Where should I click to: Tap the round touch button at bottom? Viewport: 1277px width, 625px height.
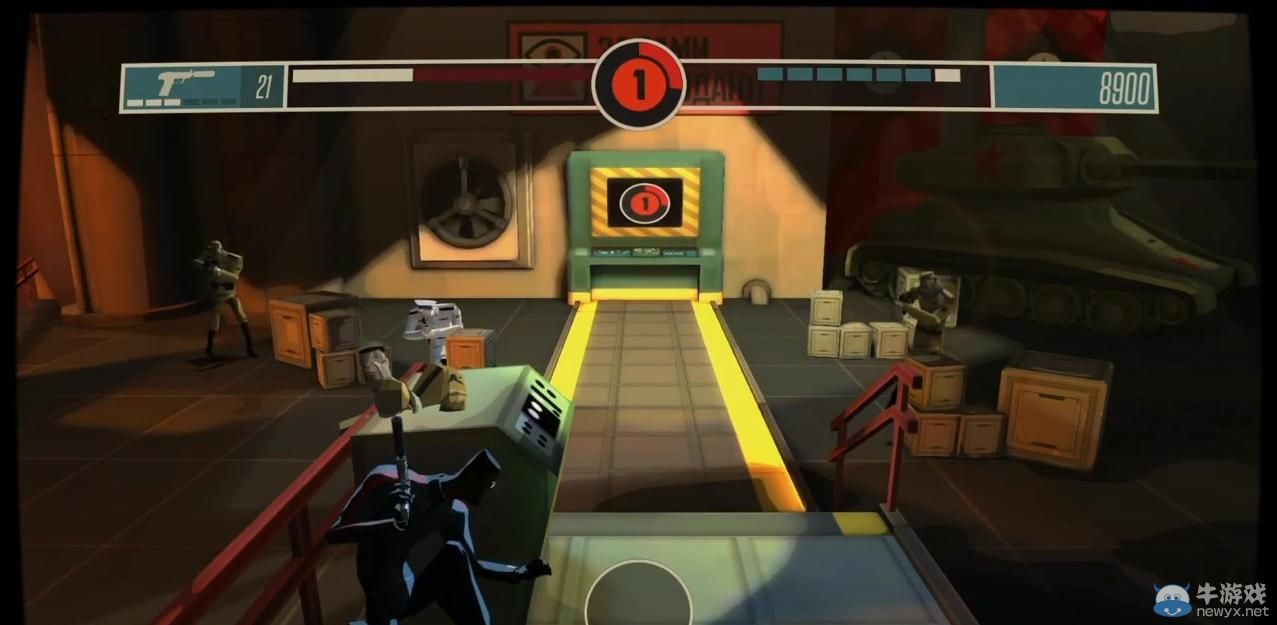tap(638, 597)
